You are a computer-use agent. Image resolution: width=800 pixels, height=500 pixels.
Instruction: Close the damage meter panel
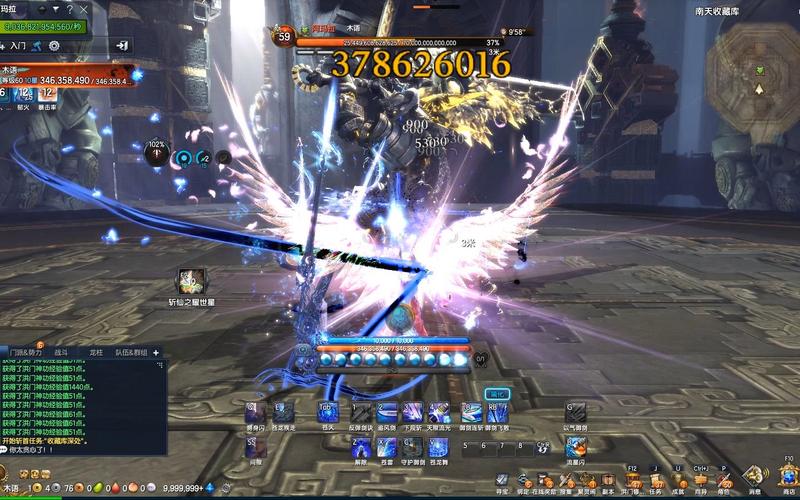tap(84, 10)
